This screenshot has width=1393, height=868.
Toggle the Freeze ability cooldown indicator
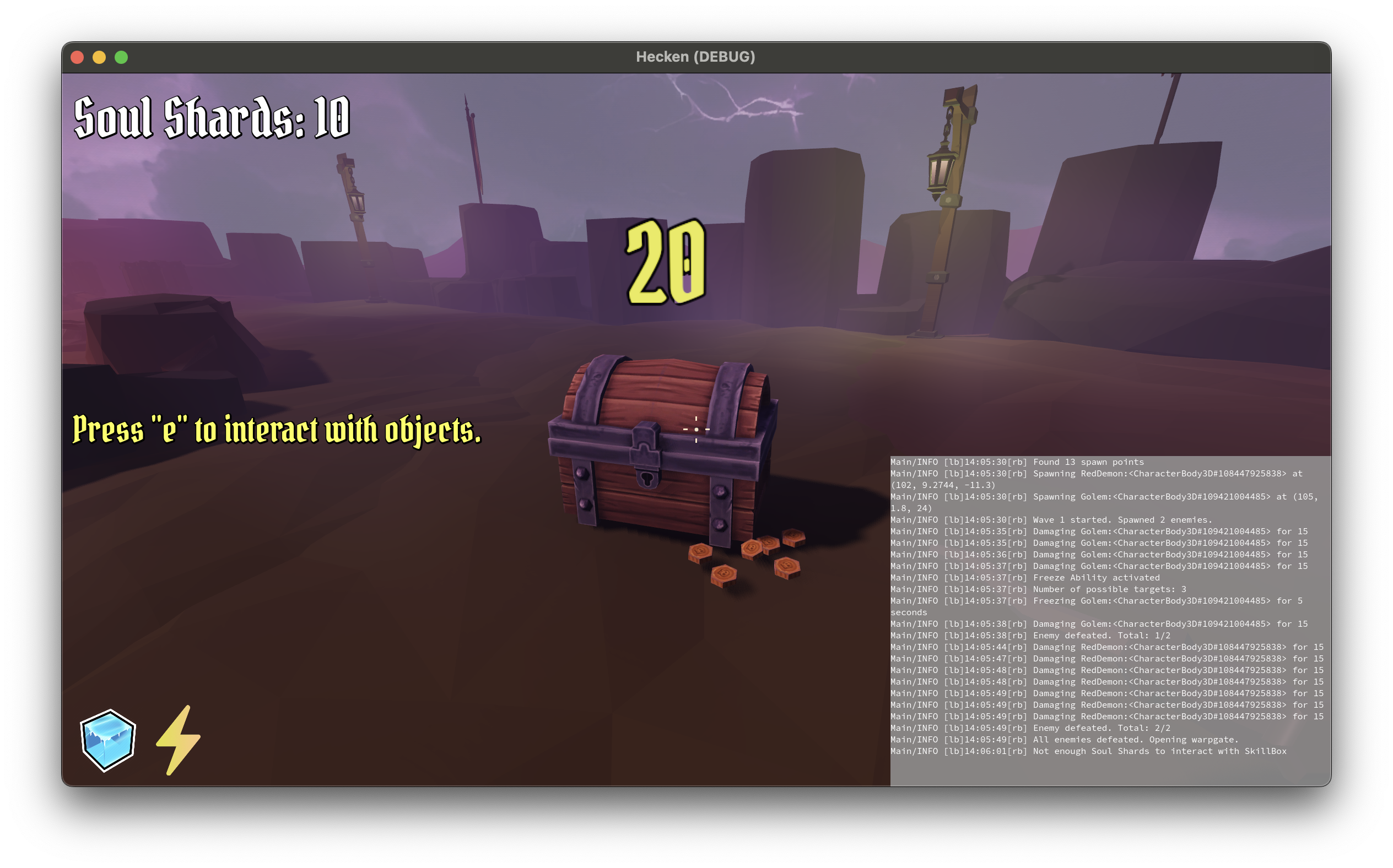point(107,741)
